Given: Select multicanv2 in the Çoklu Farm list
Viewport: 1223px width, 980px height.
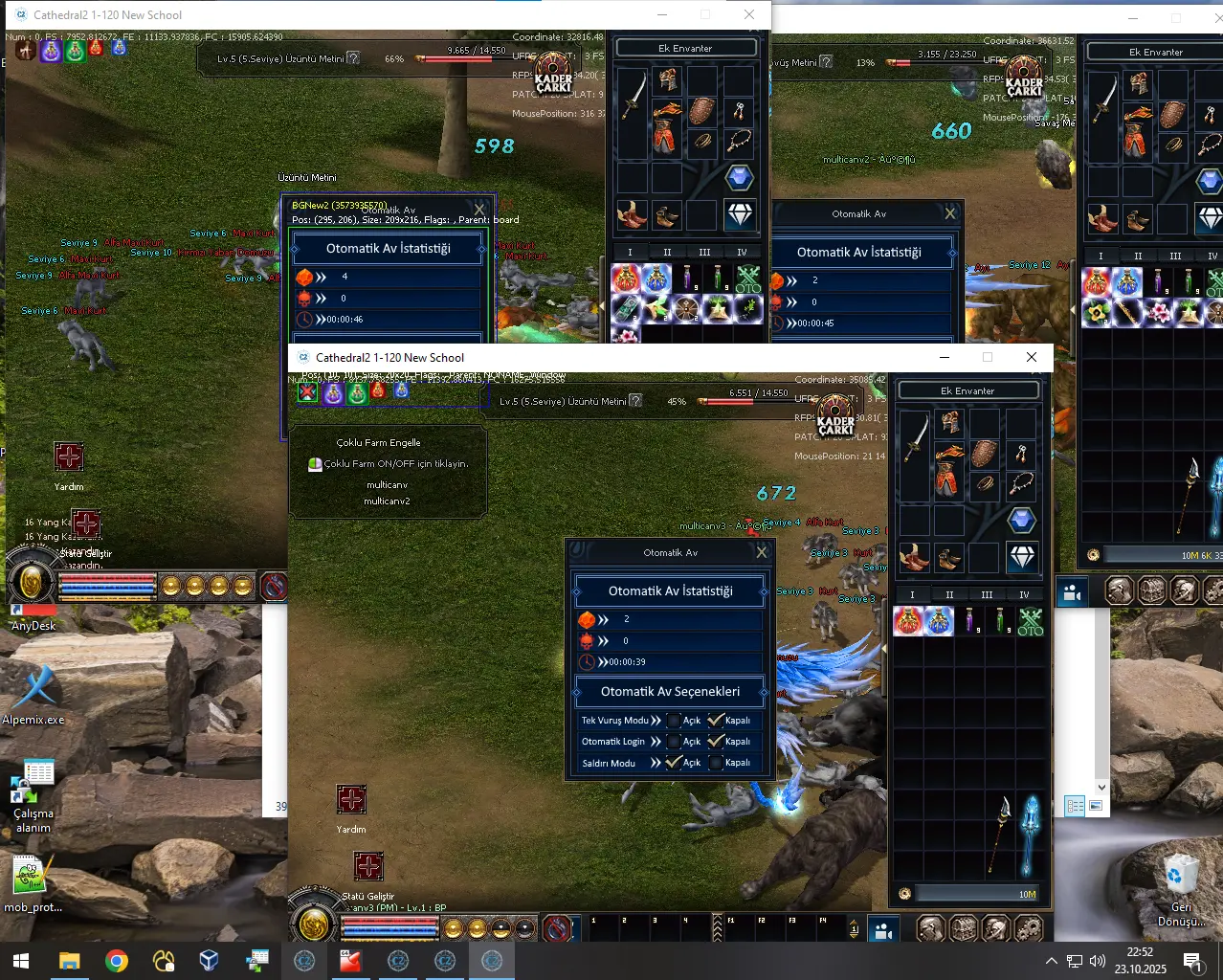Looking at the screenshot, I should pos(387,501).
